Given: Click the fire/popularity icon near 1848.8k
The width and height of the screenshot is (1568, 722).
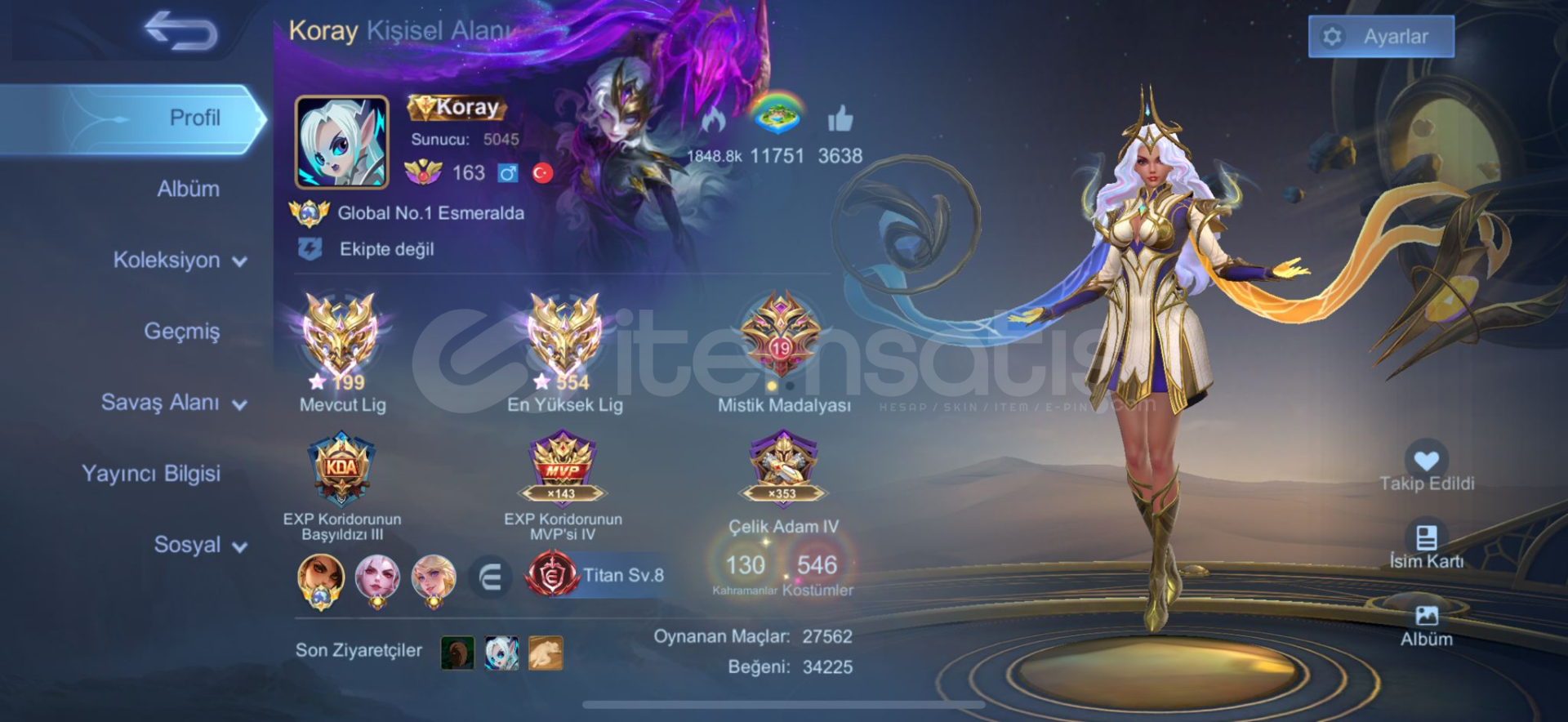Looking at the screenshot, I should [x=717, y=121].
